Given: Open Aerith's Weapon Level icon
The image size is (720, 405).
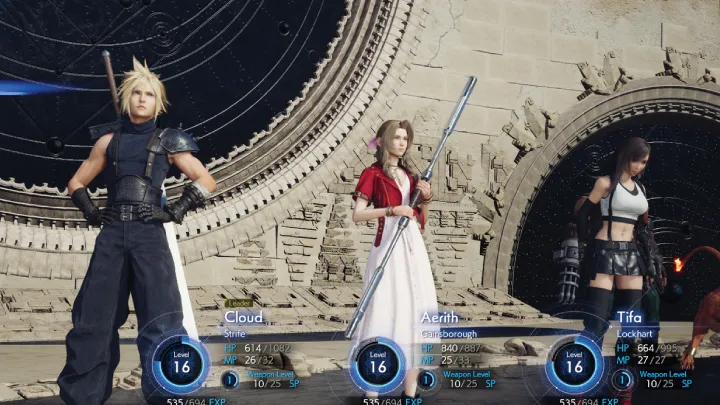Looking at the screenshot, I should tap(427, 379).
